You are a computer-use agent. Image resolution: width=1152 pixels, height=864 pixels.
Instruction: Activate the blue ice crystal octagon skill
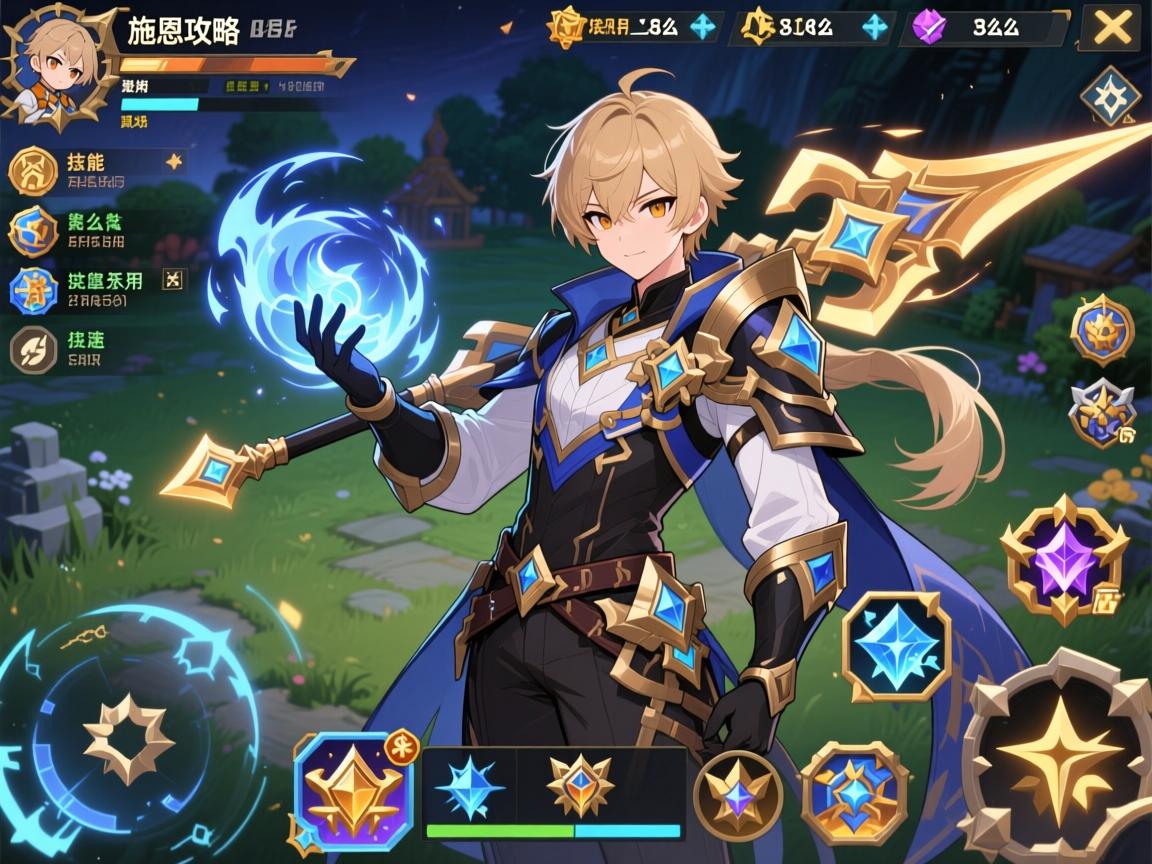coord(896,646)
